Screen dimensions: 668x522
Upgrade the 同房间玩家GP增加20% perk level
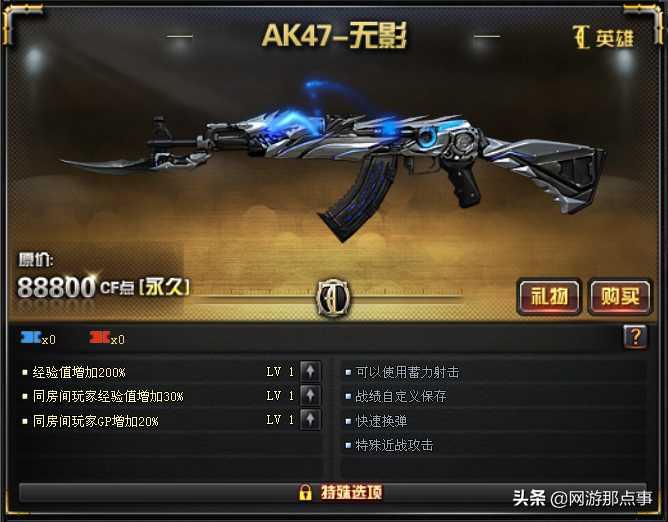(310, 421)
